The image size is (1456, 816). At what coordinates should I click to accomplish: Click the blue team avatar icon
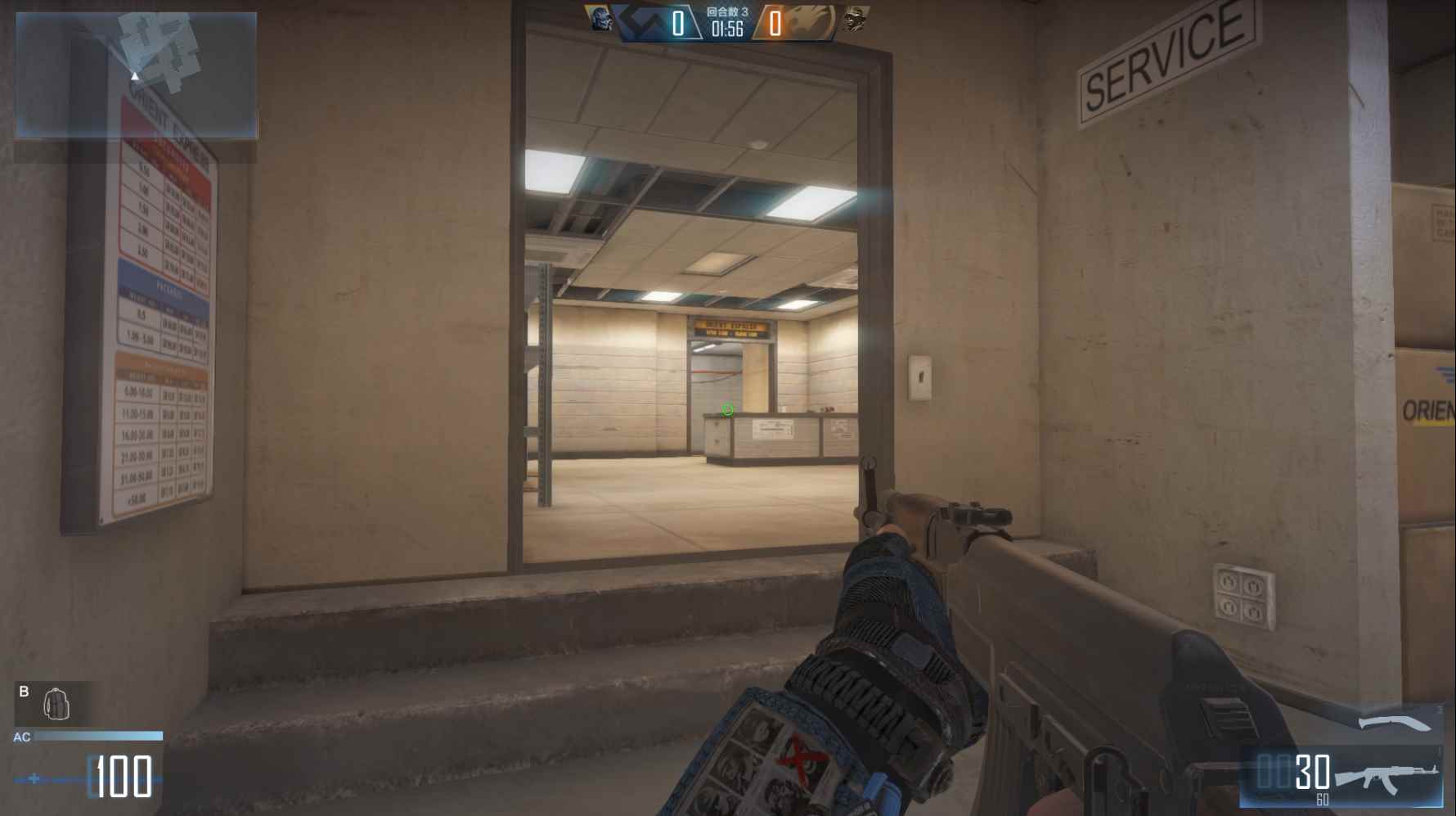(x=599, y=19)
